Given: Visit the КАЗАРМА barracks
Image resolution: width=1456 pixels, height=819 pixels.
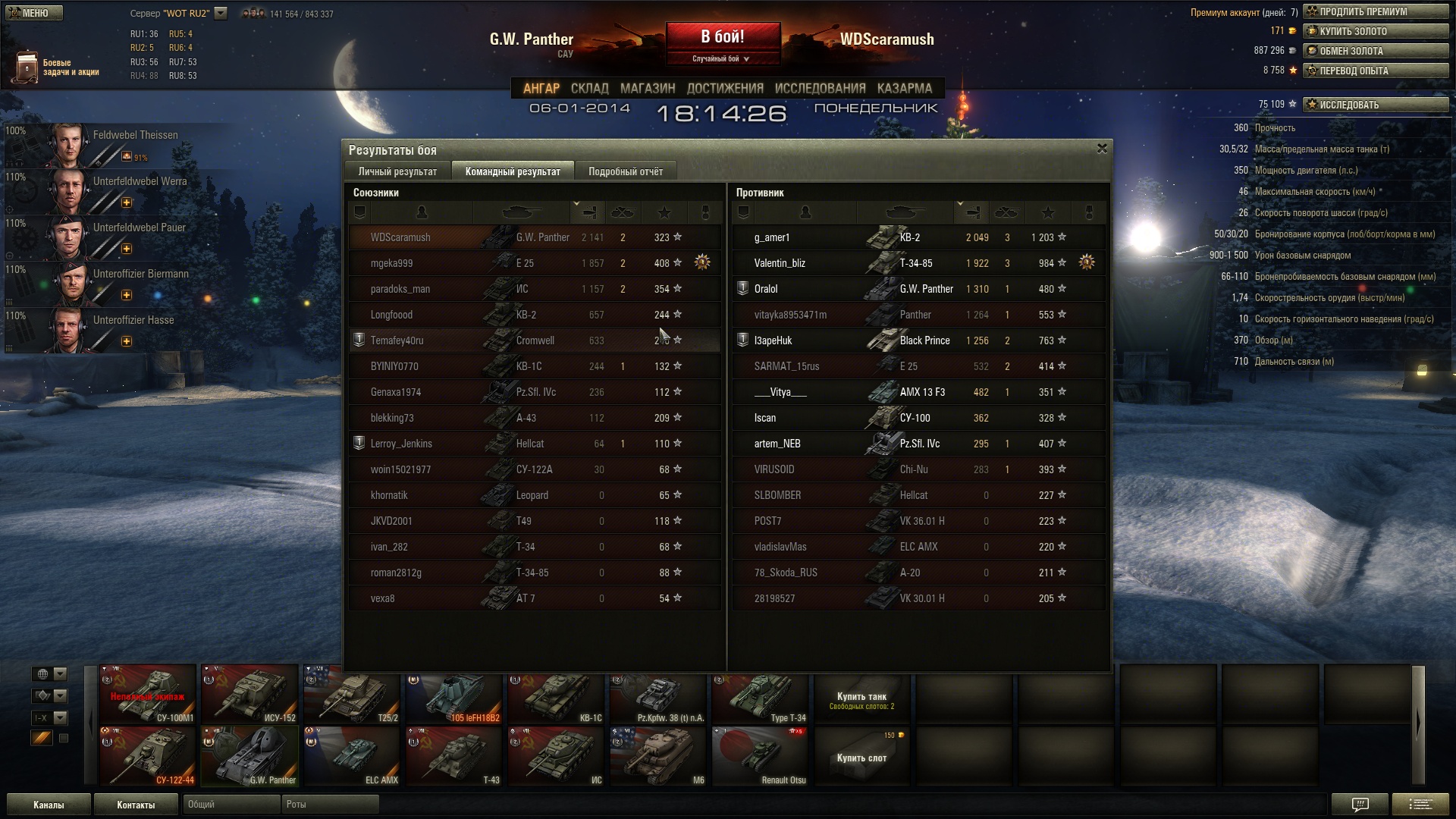Looking at the screenshot, I should 904,88.
